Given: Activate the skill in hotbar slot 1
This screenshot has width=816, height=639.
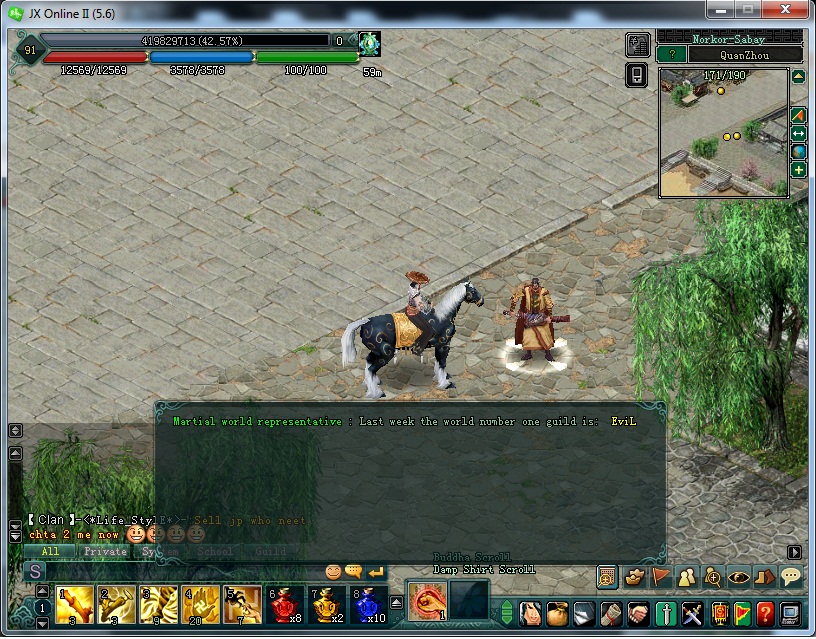Looking at the screenshot, I should [75, 605].
